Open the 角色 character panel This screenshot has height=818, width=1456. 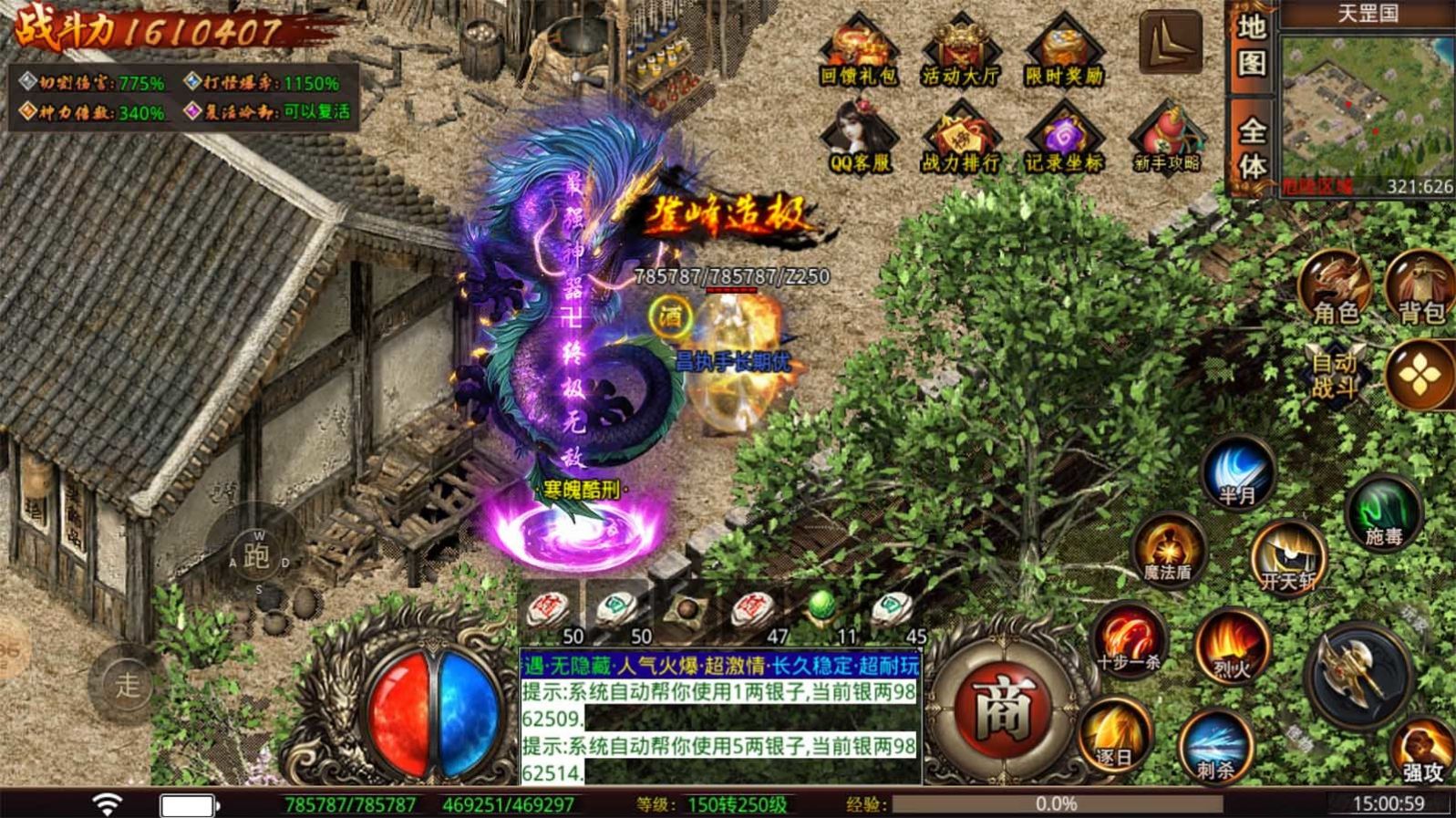click(x=1334, y=287)
